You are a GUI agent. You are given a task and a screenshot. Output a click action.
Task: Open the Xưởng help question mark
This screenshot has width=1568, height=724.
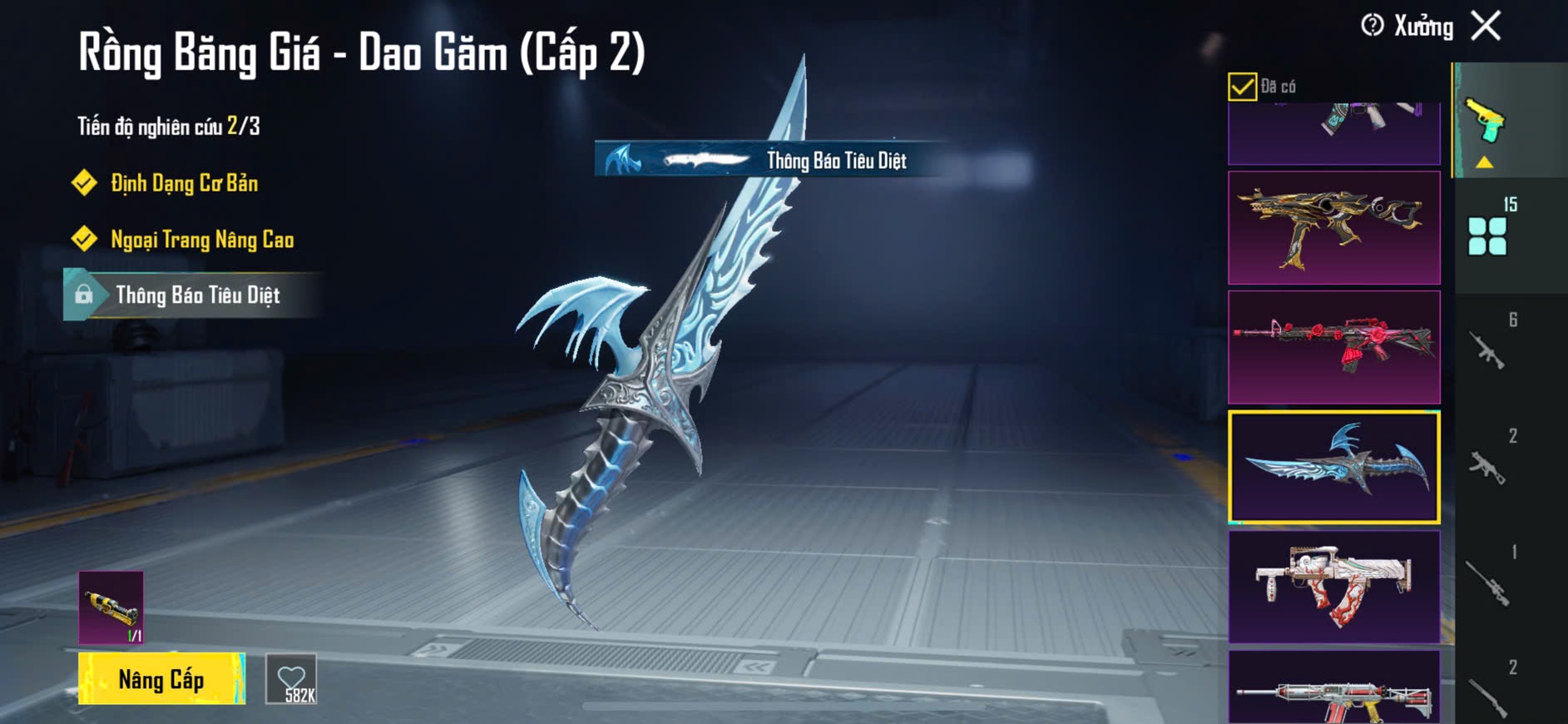coord(1372,26)
